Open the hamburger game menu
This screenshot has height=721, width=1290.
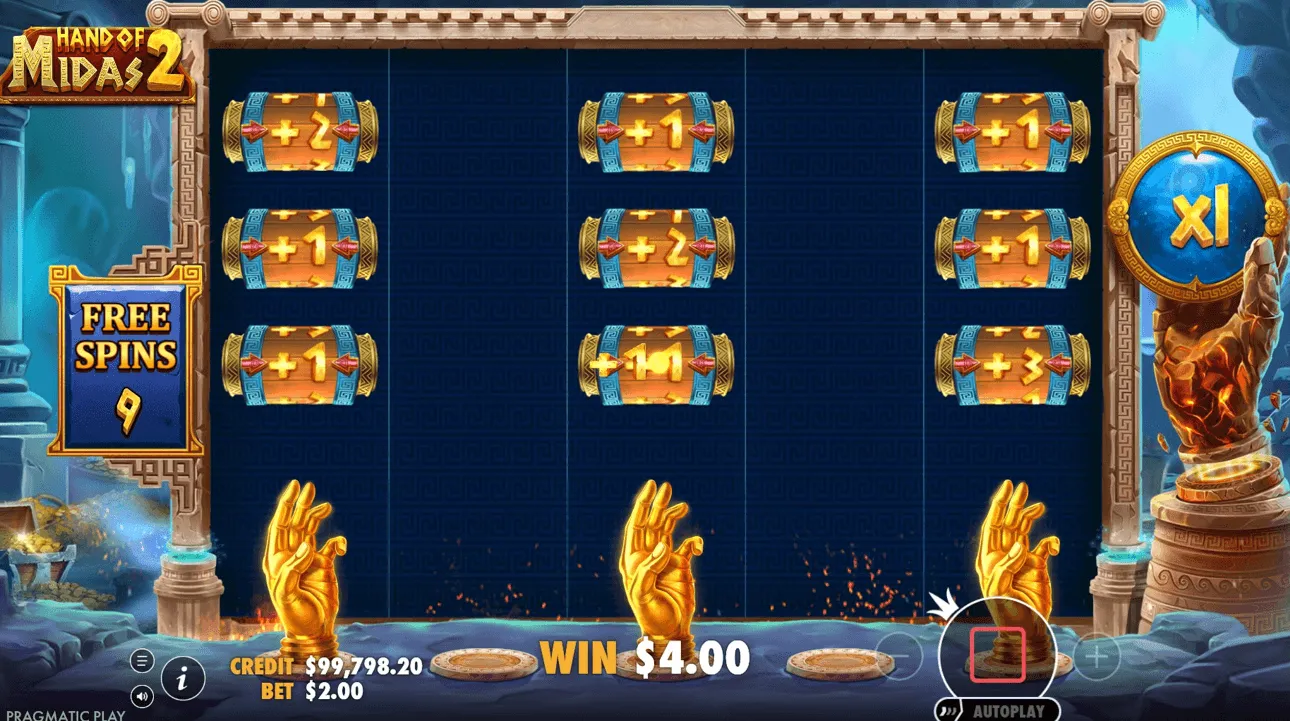tap(140, 659)
